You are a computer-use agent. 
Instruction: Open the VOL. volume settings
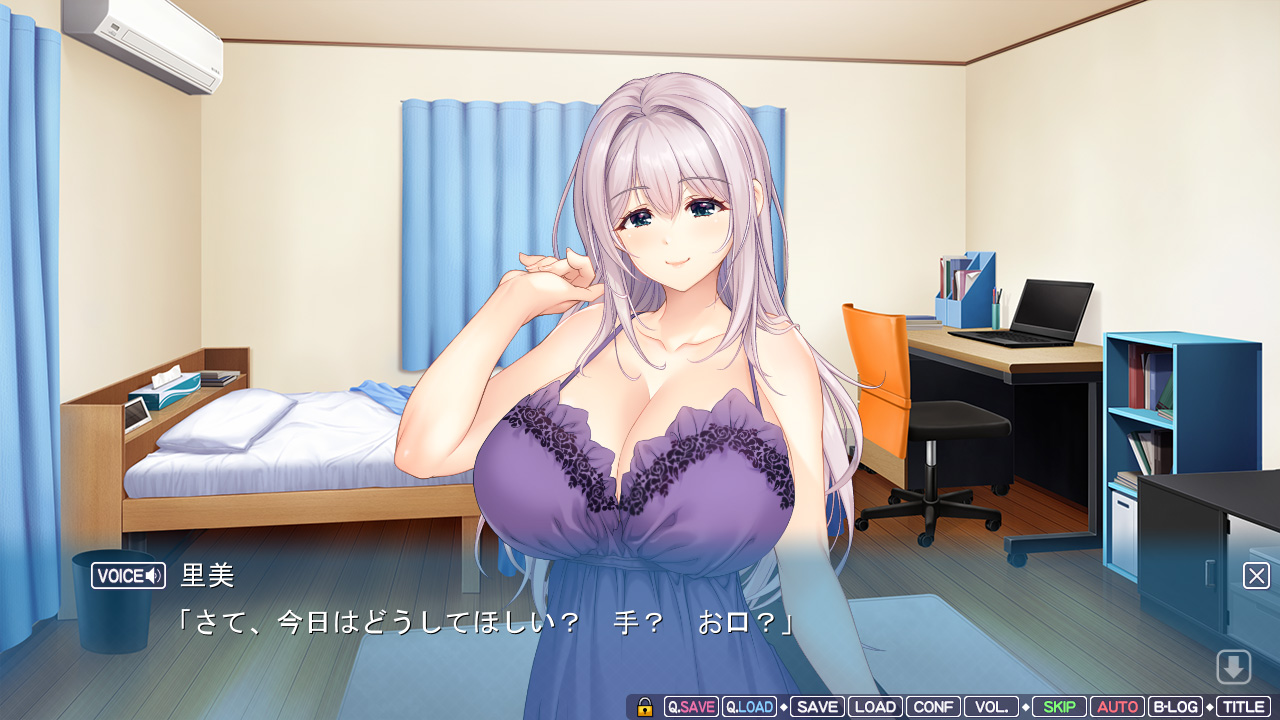pos(991,707)
